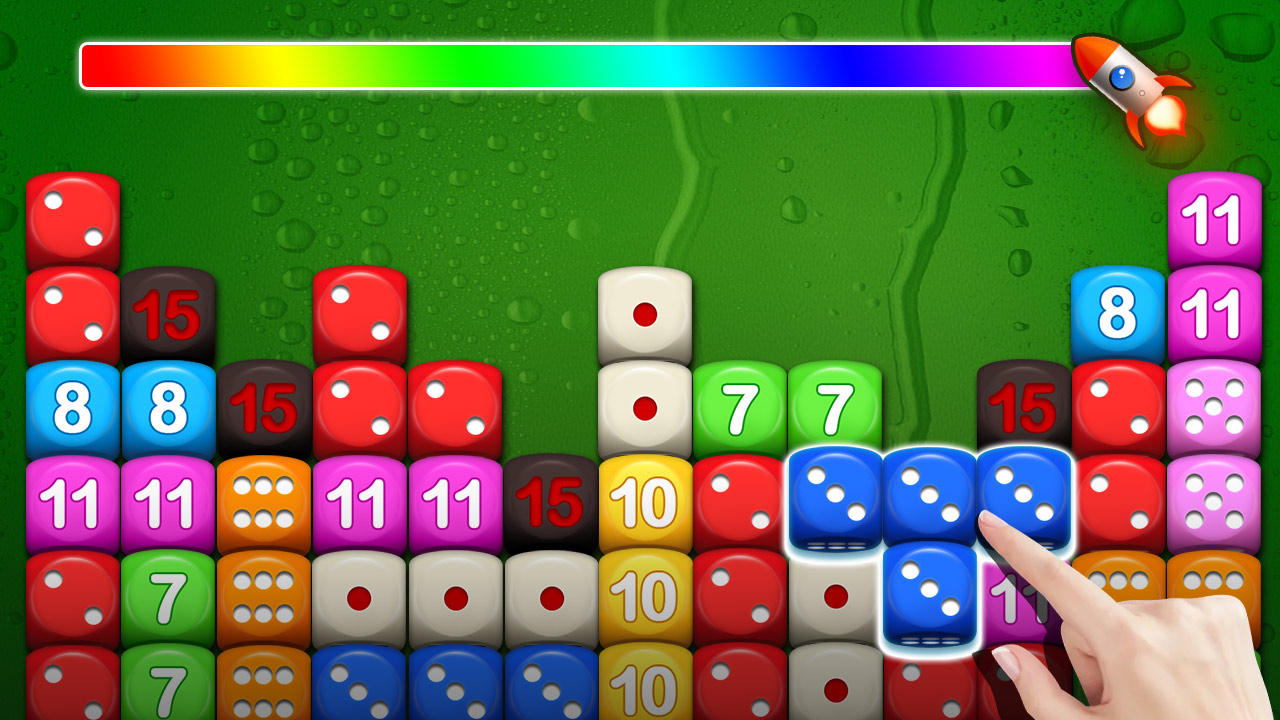
Task: Tap the lone white die with one red dot
Action: (x=643, y=313)
